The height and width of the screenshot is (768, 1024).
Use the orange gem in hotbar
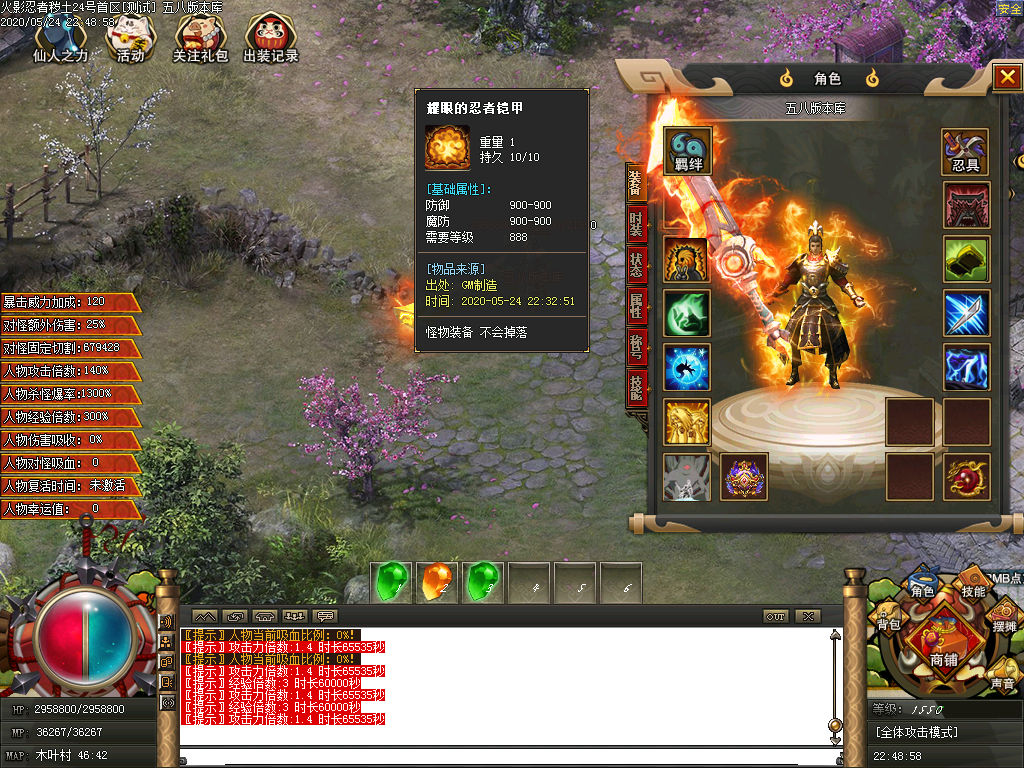point(438,583)
